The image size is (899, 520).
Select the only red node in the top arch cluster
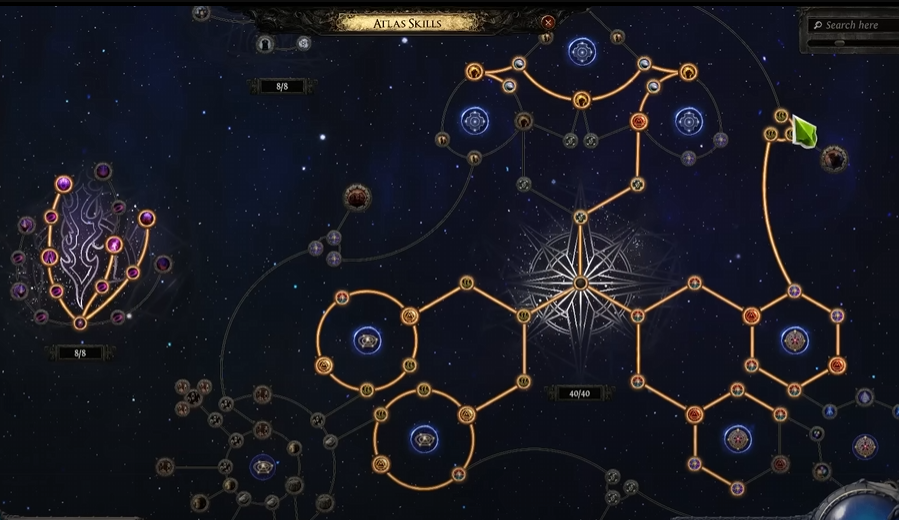coord(639,122)
